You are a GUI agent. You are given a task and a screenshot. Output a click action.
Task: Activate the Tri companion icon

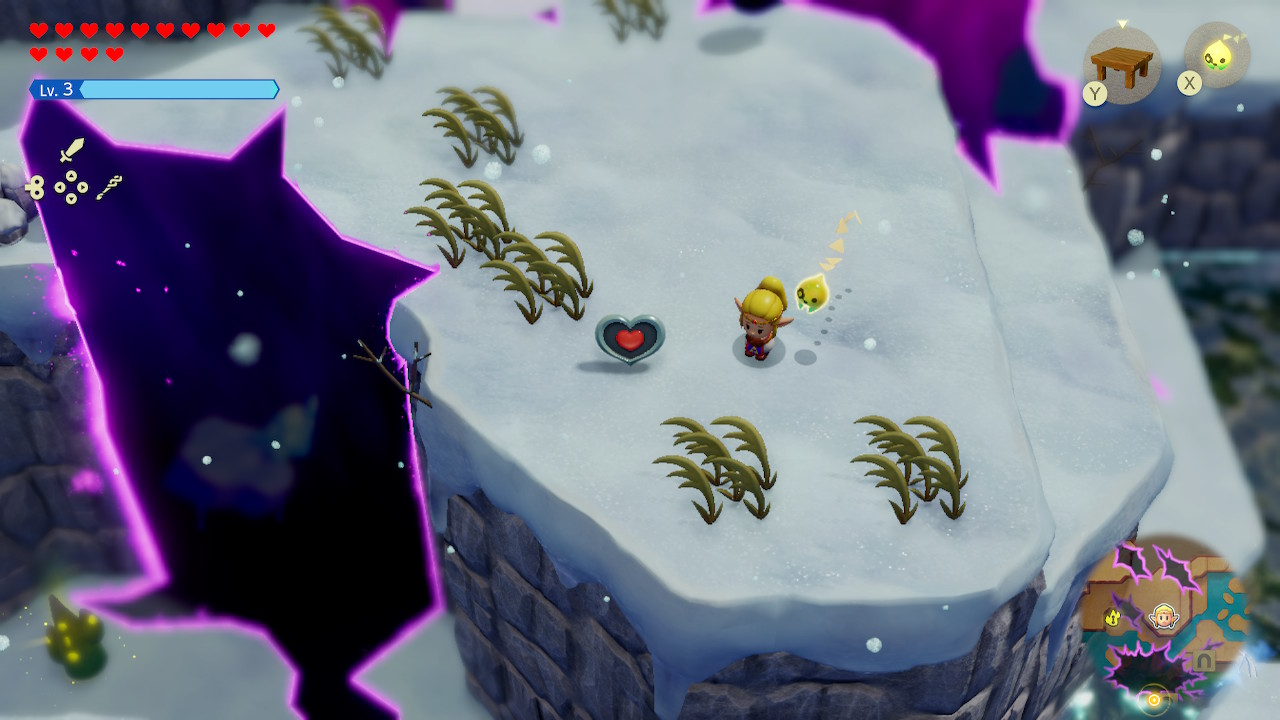[x=1217, y=55]
